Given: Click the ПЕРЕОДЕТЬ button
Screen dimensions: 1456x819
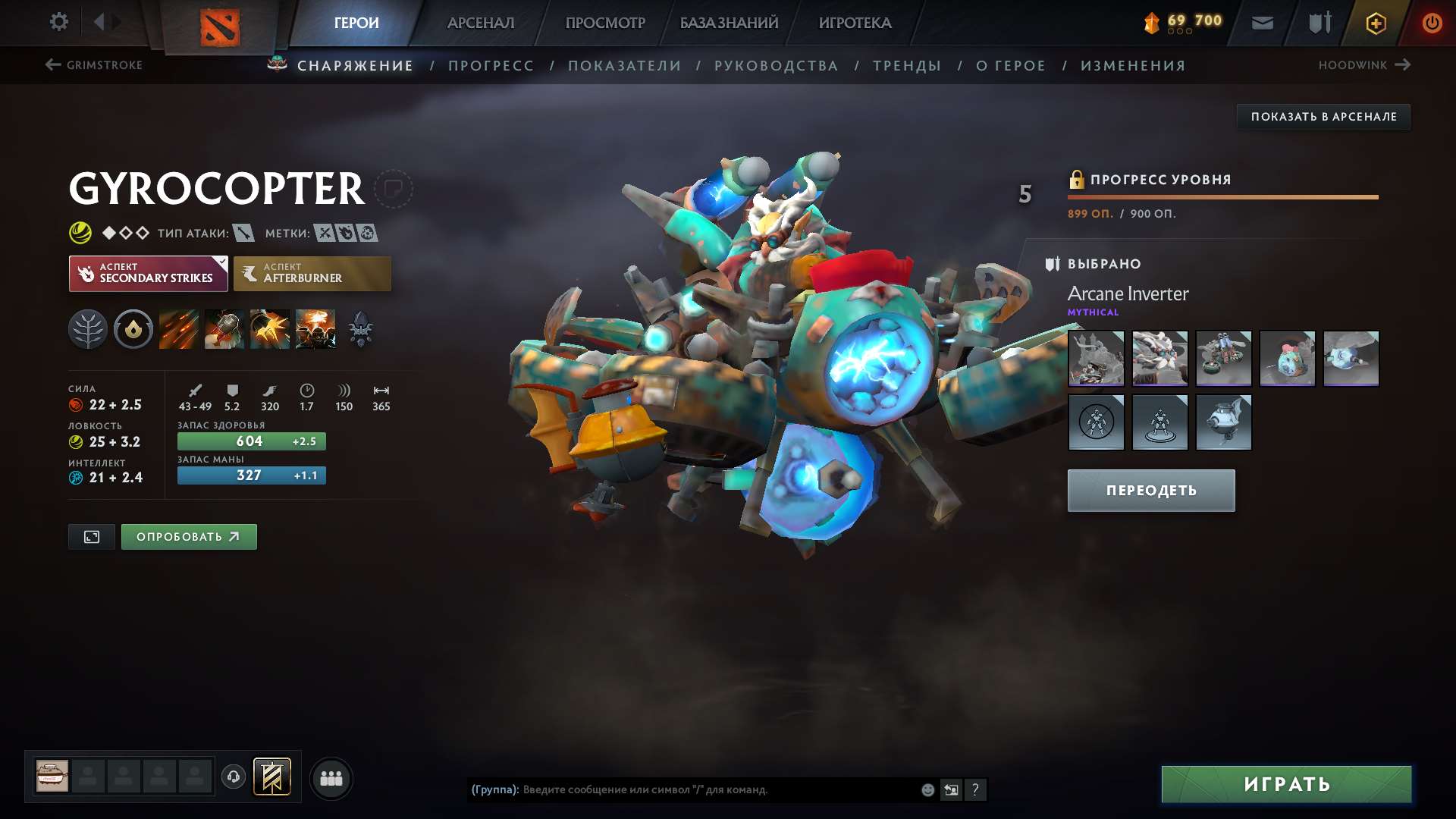Looking at the screenshot, I should click(1150, 490).
